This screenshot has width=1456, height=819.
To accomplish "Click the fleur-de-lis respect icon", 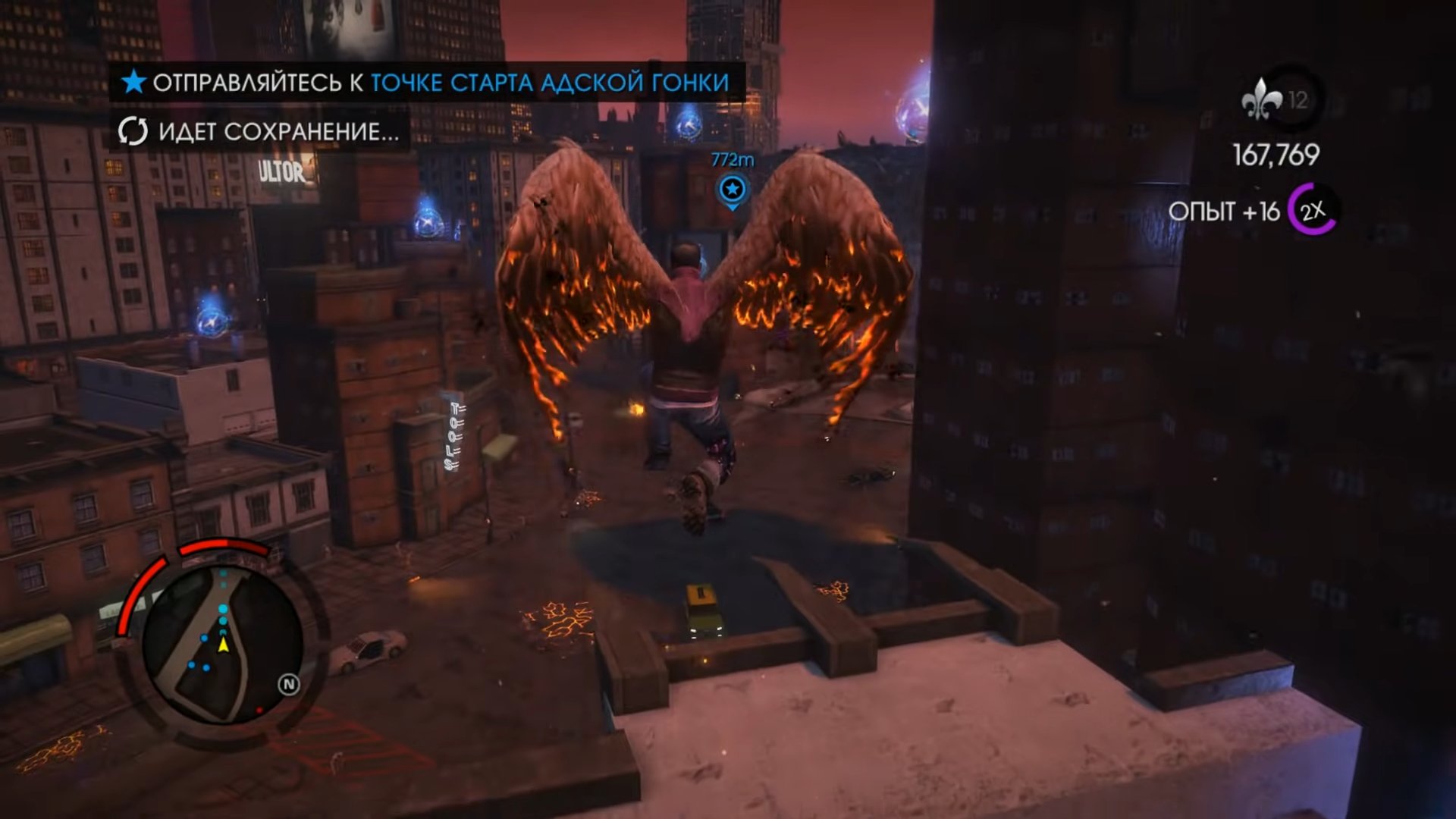I will [x=1260, y=100].
